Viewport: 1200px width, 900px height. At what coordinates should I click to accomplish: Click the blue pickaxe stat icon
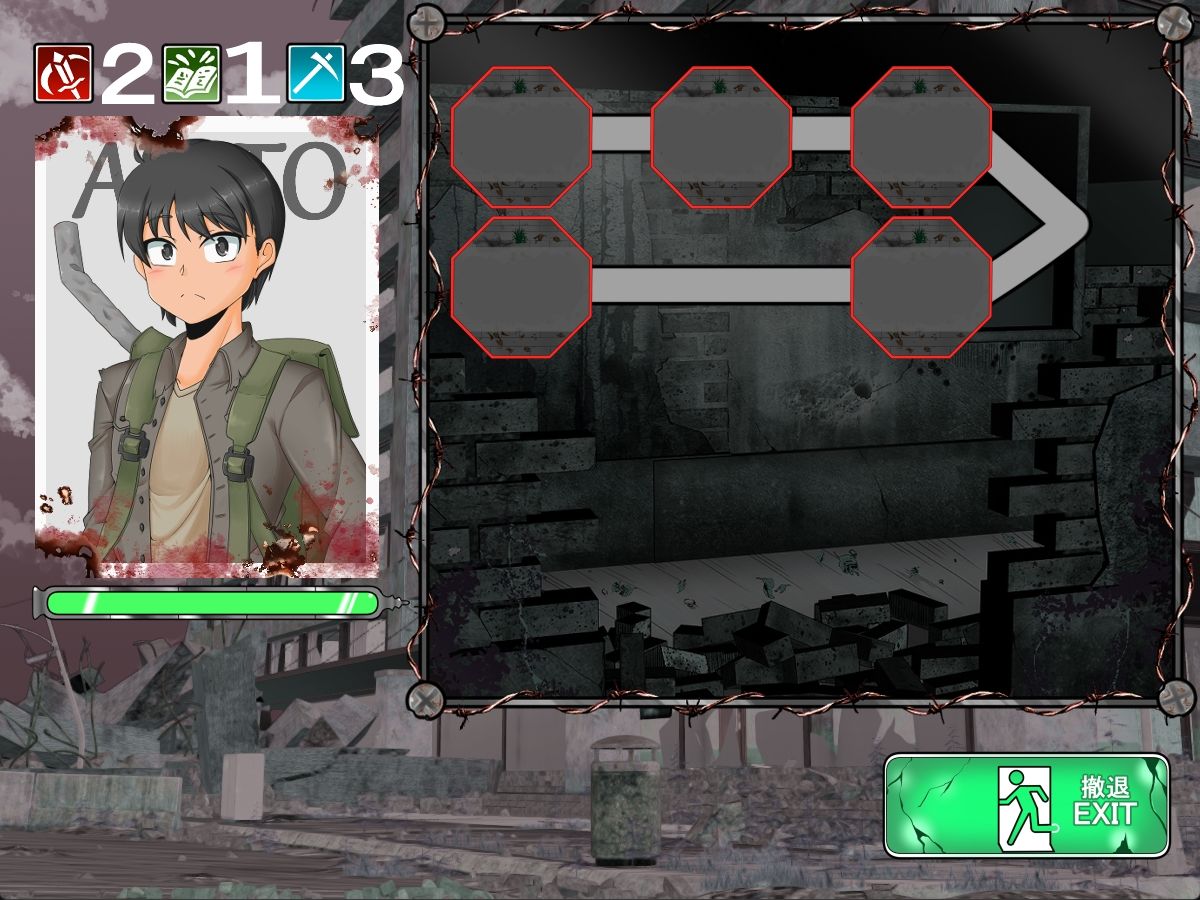(x=316, y=74)
